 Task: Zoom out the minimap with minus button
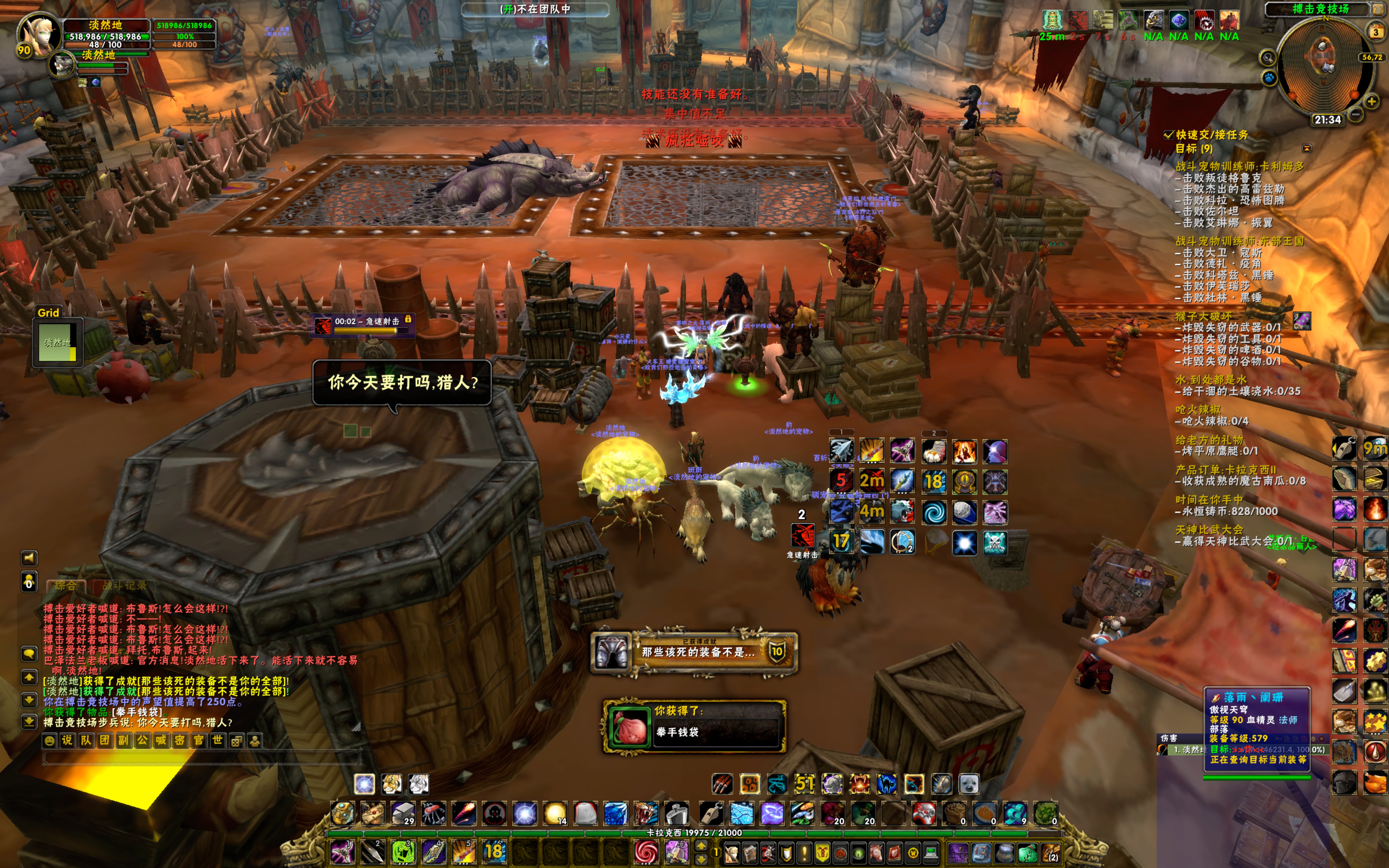(x=1356, y=114)
